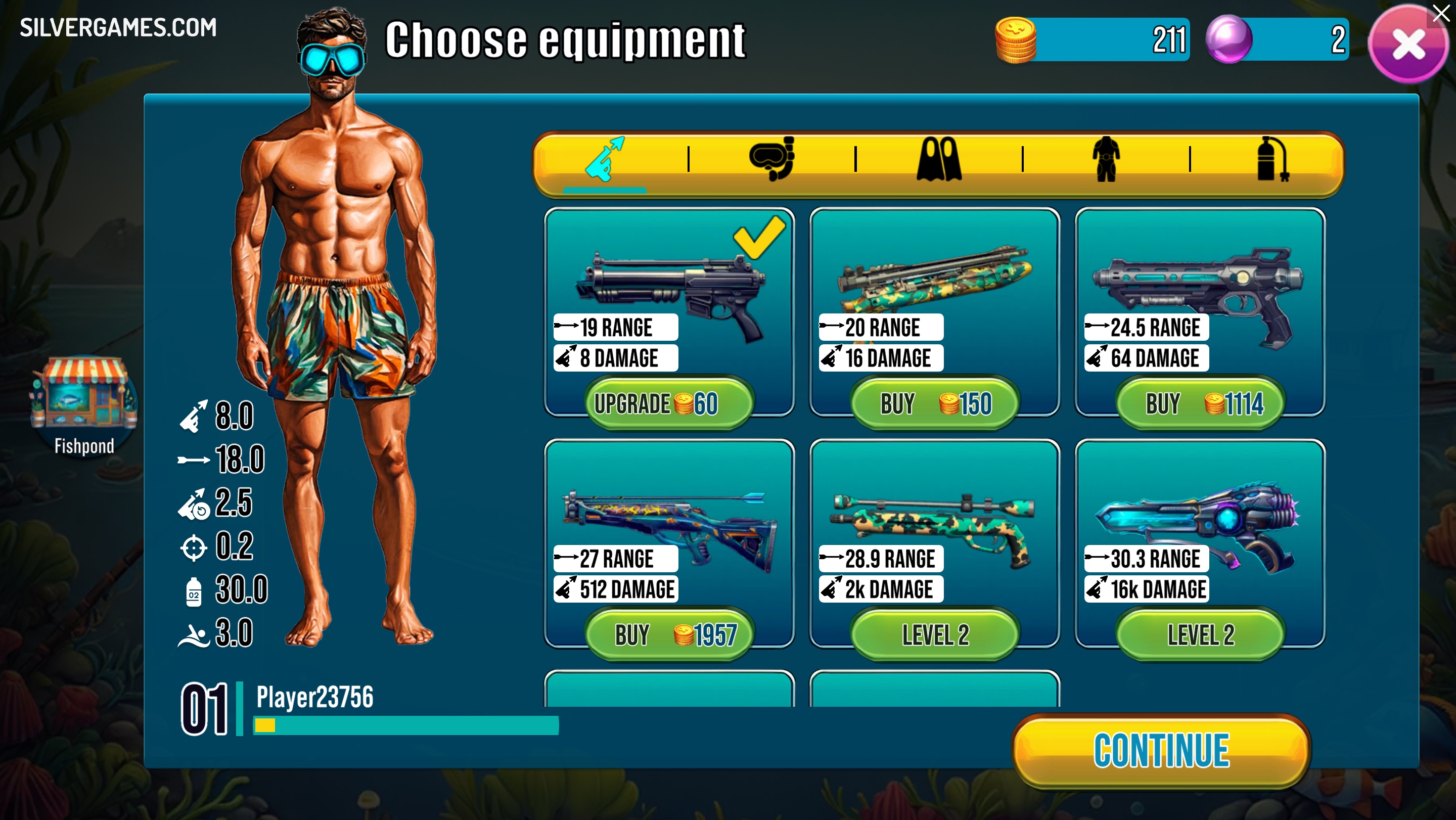This screenshot has height=820, width=1456.
Task: Close the equipment screen with the pink X
Action: tap(1407, 45)
